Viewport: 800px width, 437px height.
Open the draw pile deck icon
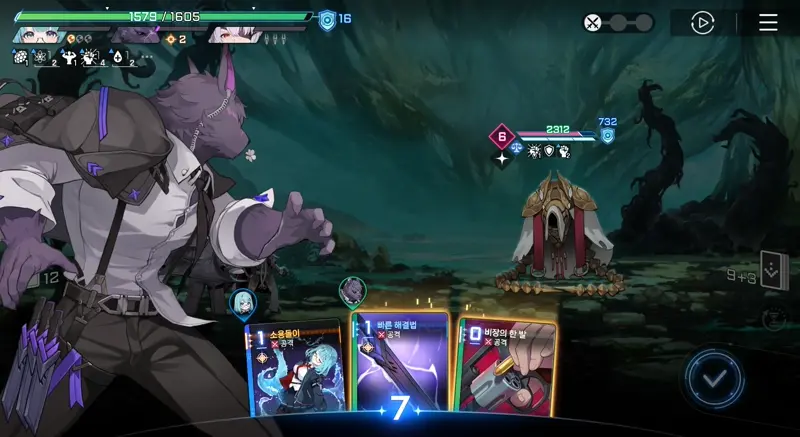pyautogui.click(x=773, y=270)
